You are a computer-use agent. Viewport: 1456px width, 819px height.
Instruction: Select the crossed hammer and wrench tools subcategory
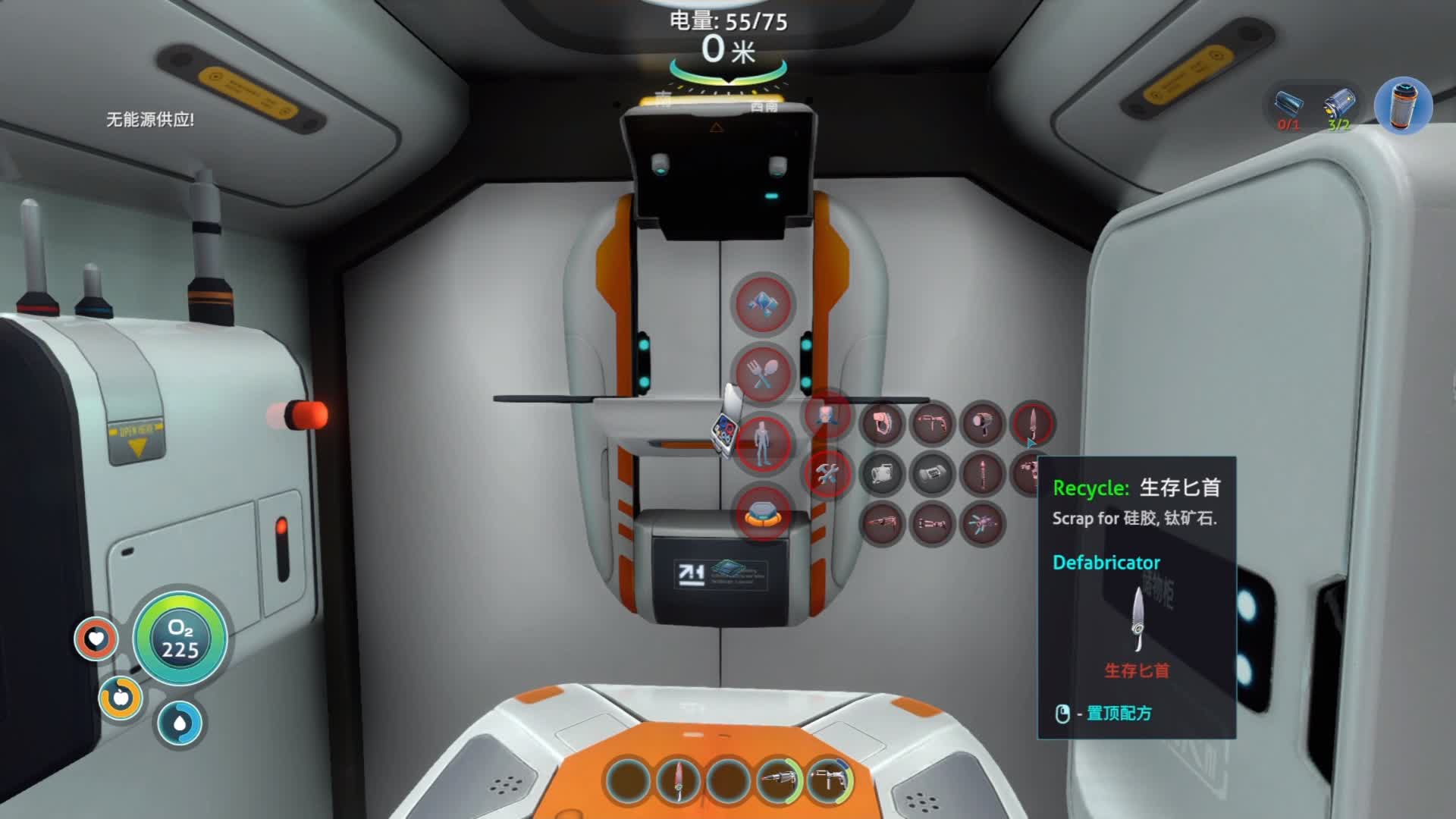[827, 474]
